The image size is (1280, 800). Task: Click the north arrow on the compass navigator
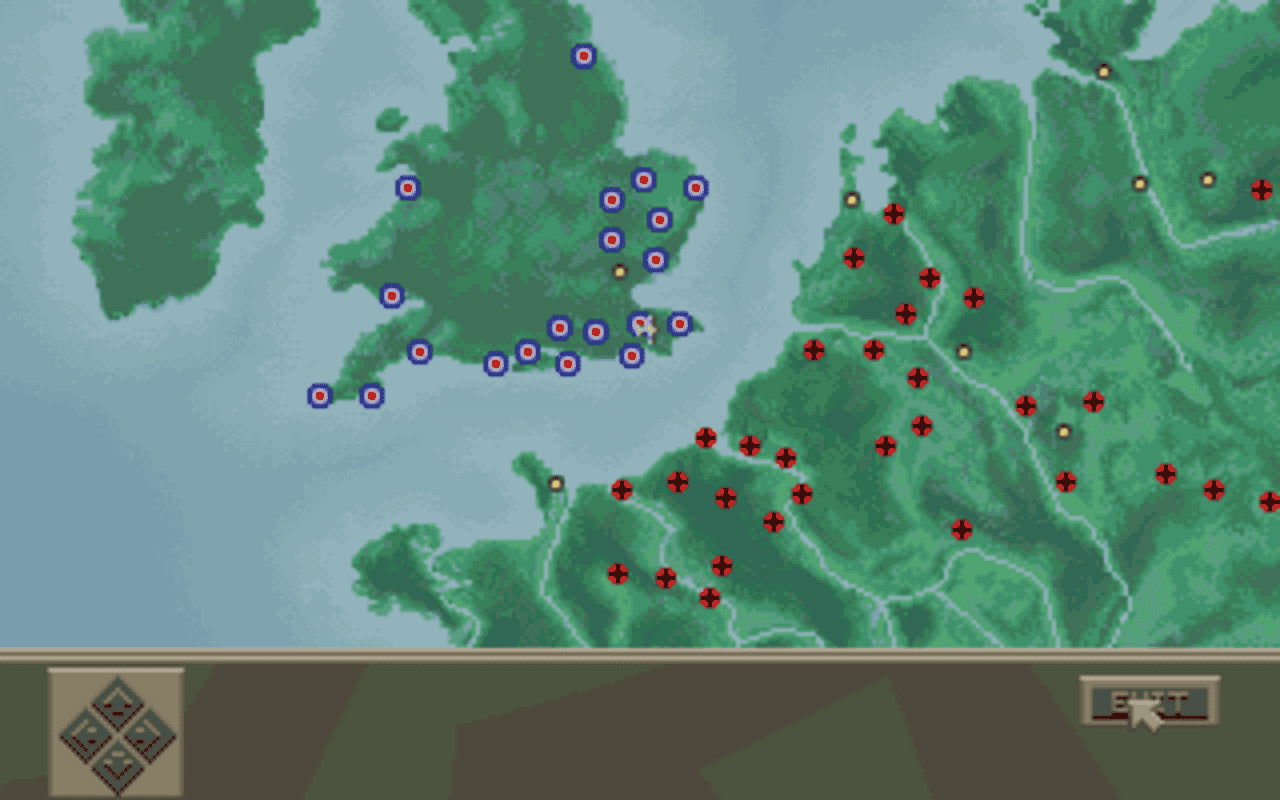tap(117, 704)
